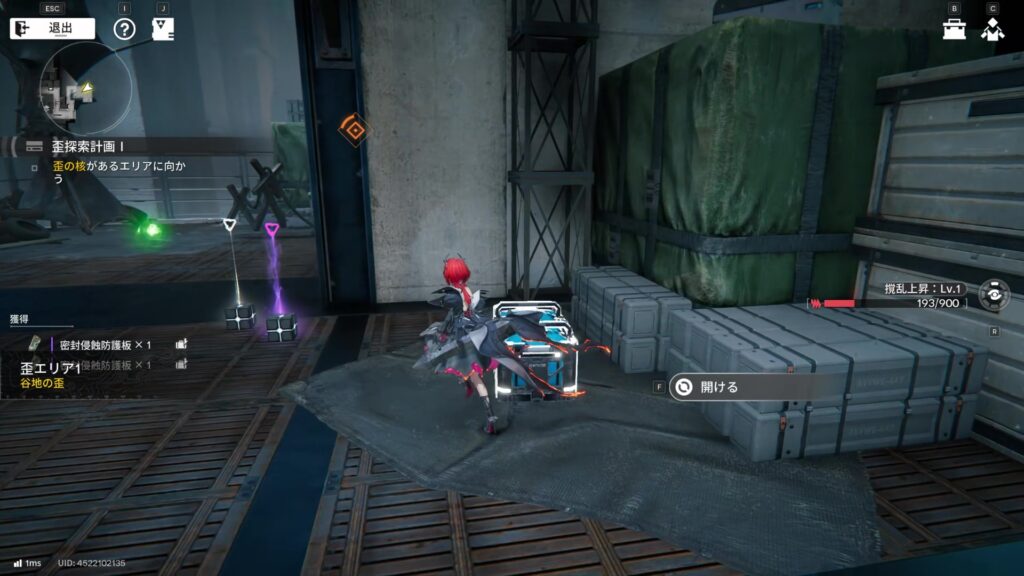
Task: Open the mission log document icon
Action: 162,28
